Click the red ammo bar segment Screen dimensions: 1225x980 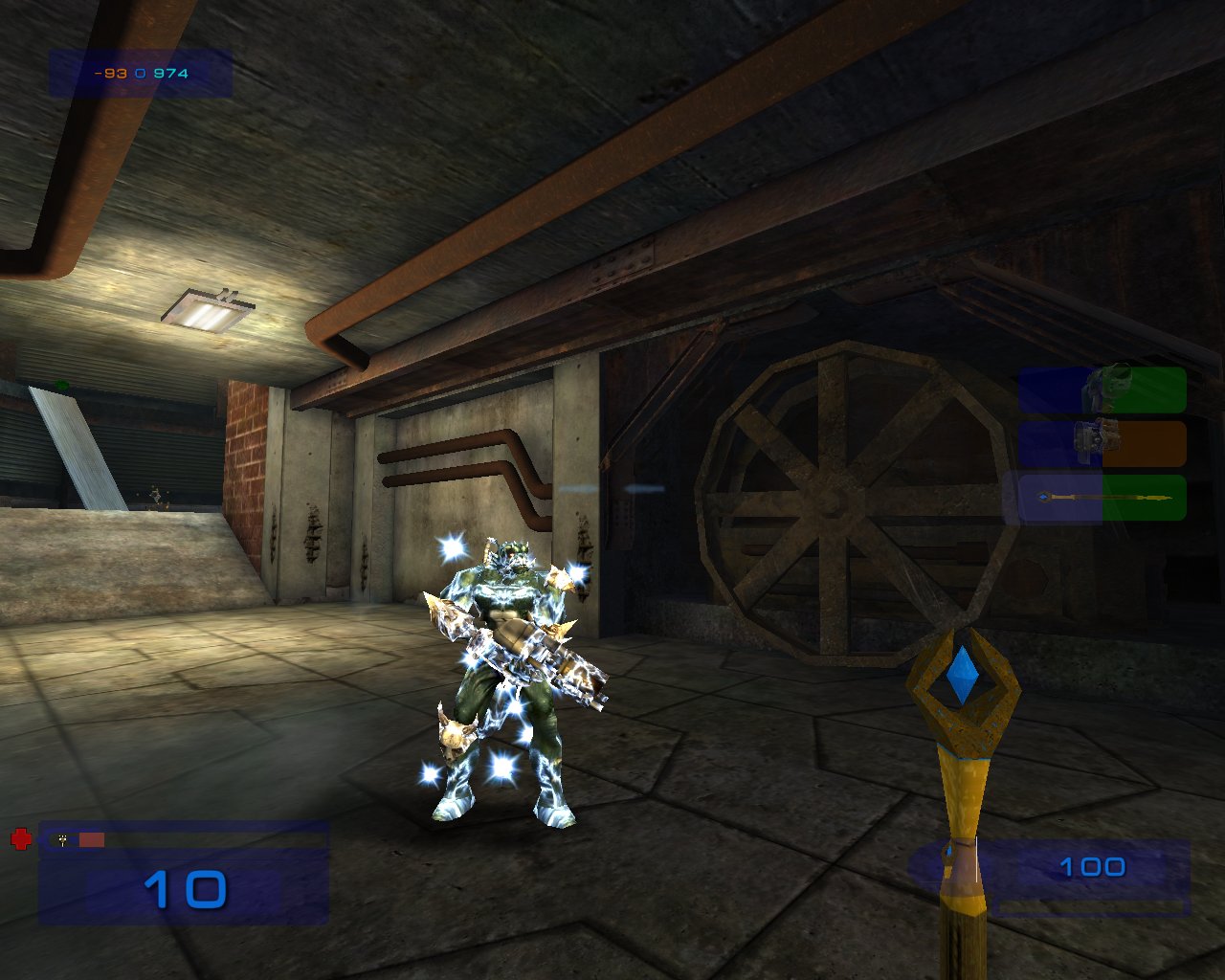point(91,840)
